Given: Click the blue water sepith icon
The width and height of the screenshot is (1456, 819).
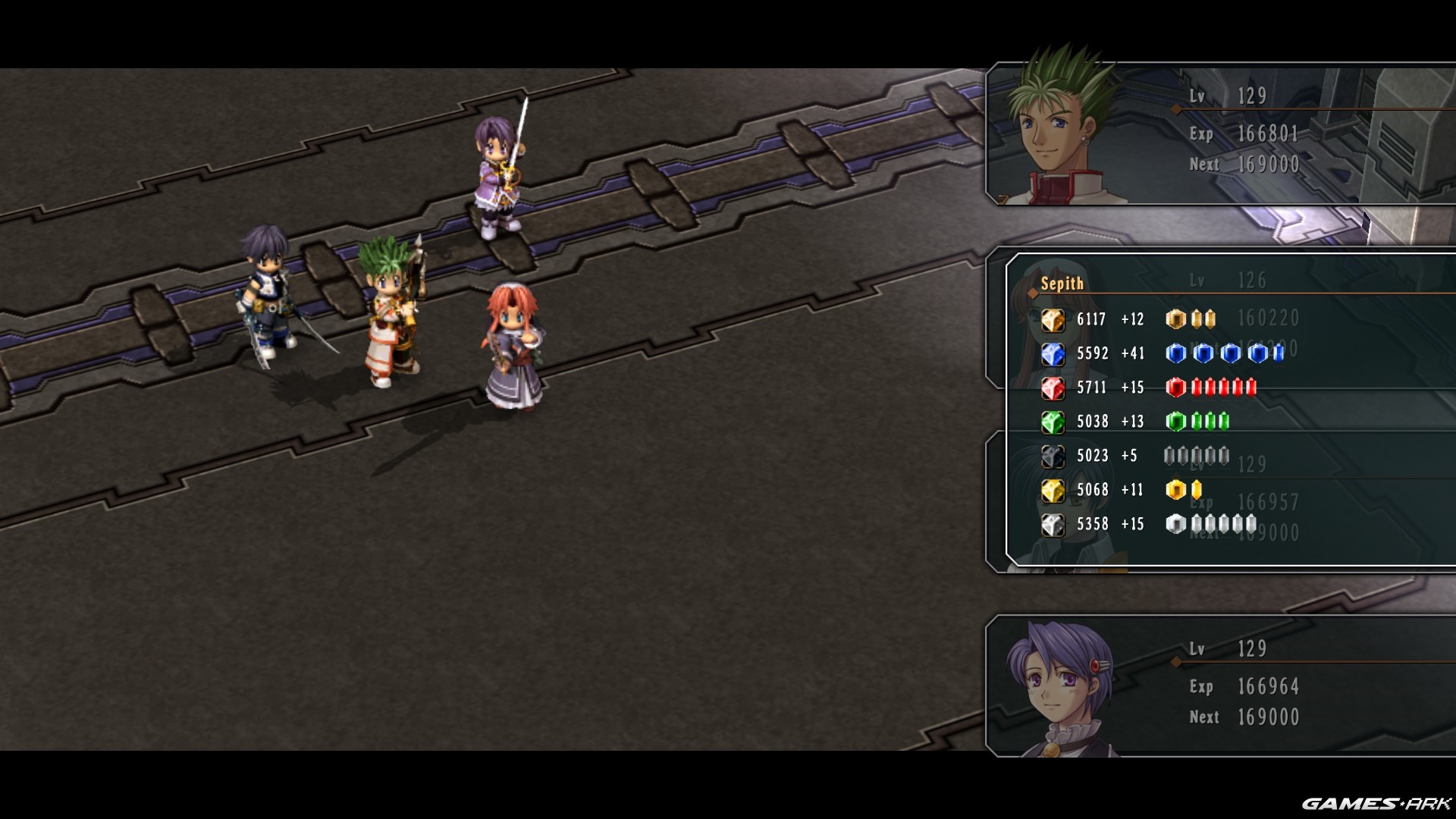Looking at the screenshot, I should (1053, 354).
